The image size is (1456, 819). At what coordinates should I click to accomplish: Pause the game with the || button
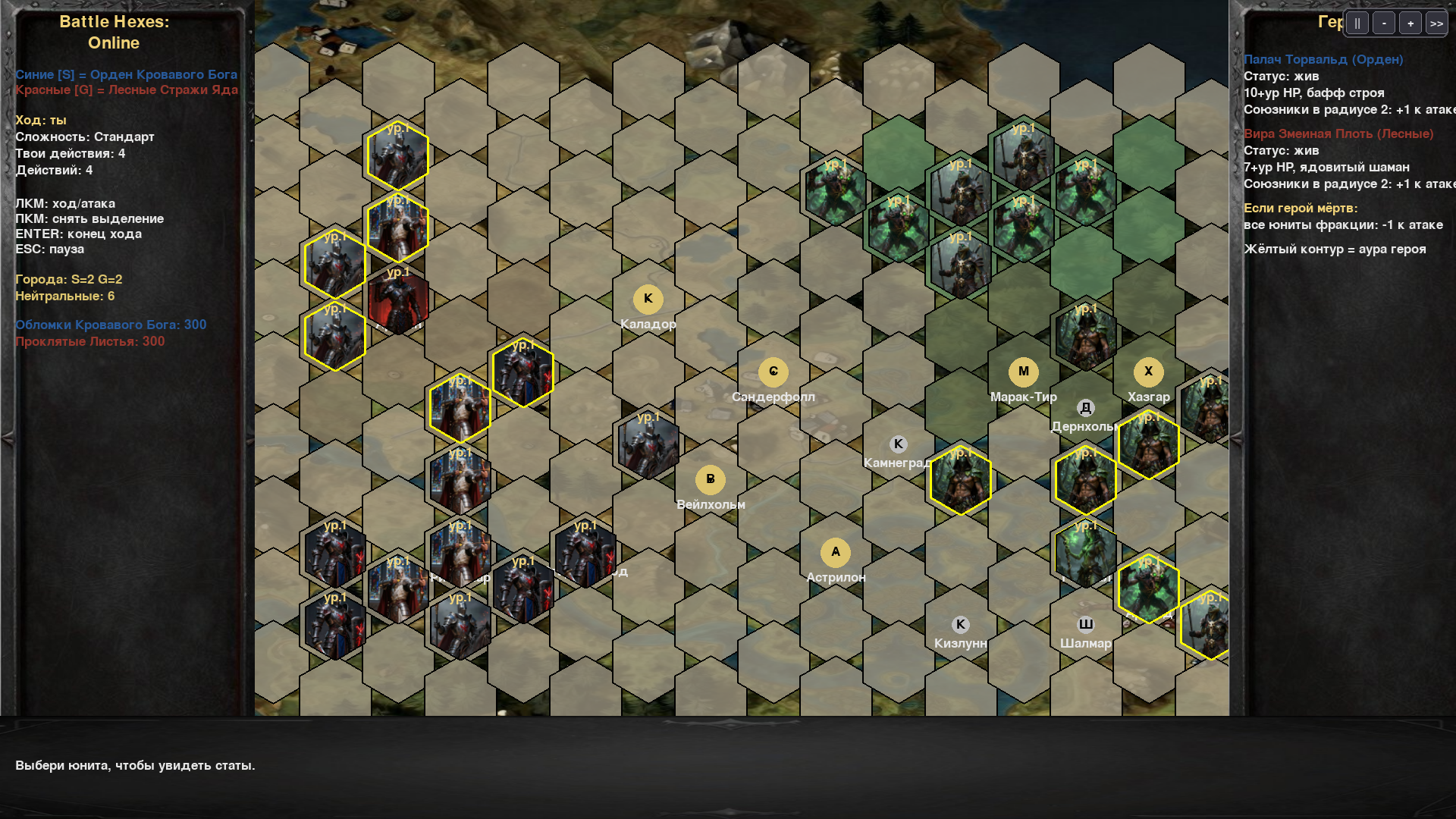[1357, 24]
